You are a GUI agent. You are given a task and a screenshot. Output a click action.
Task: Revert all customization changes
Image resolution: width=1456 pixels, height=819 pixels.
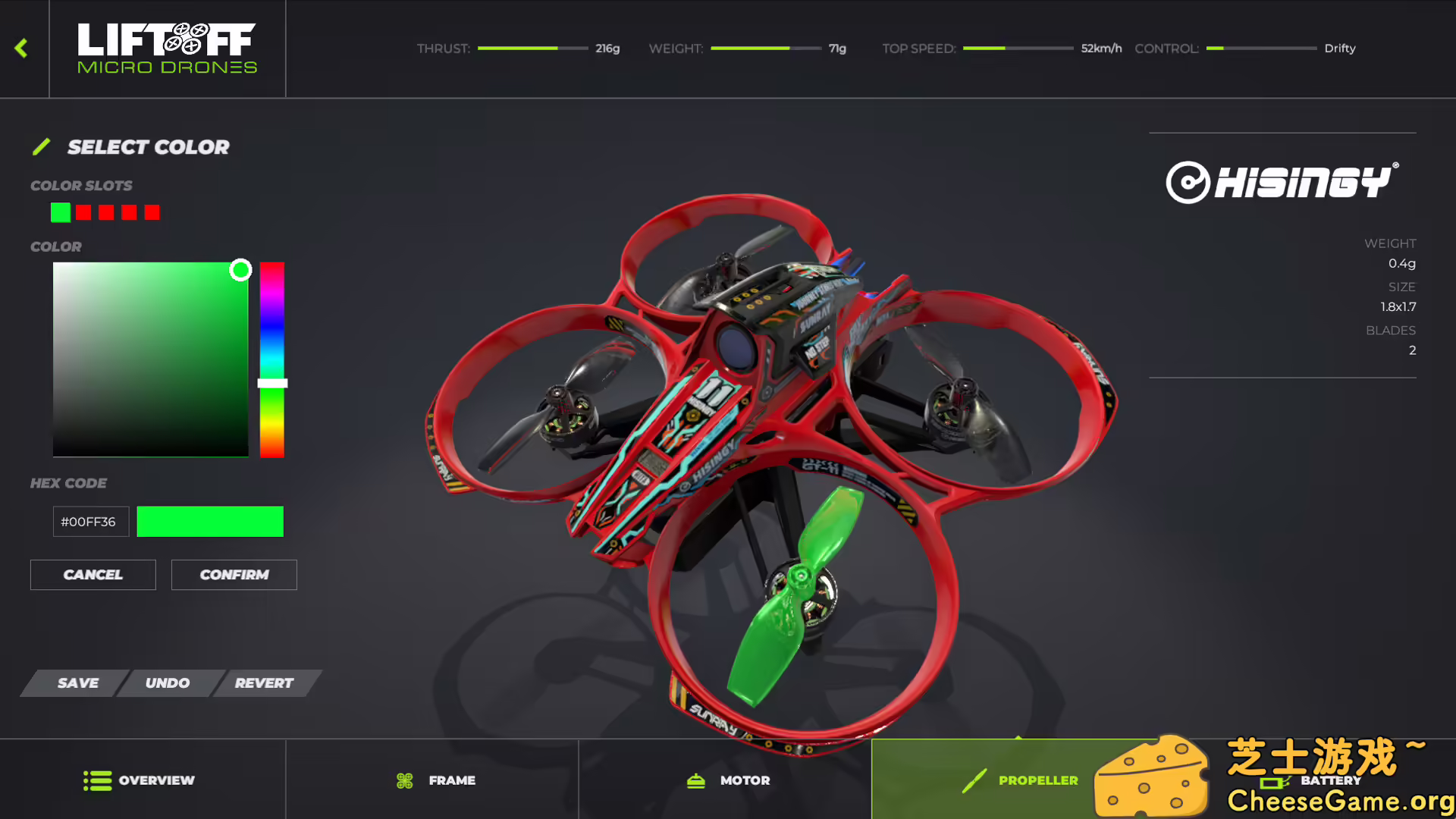pyautogui.click(x=263, y=682)
